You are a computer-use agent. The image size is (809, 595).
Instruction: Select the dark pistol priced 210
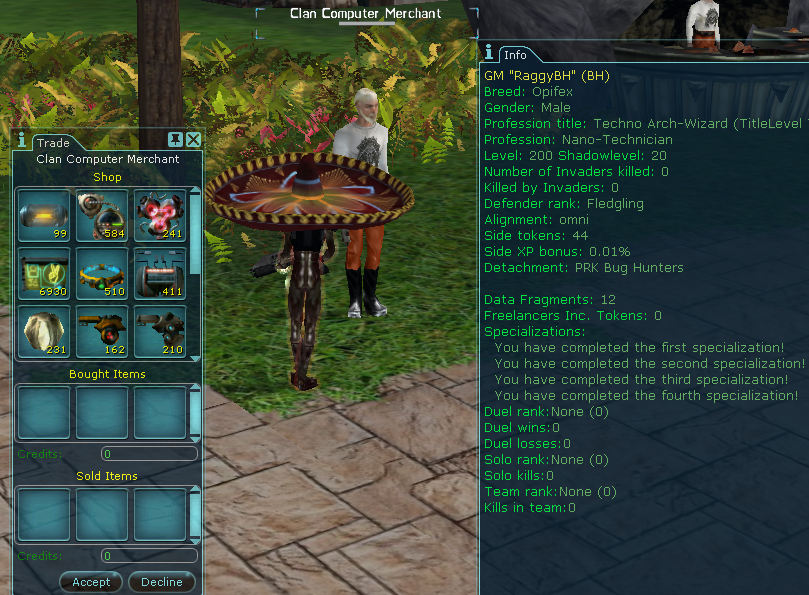(x=160, y=331)
